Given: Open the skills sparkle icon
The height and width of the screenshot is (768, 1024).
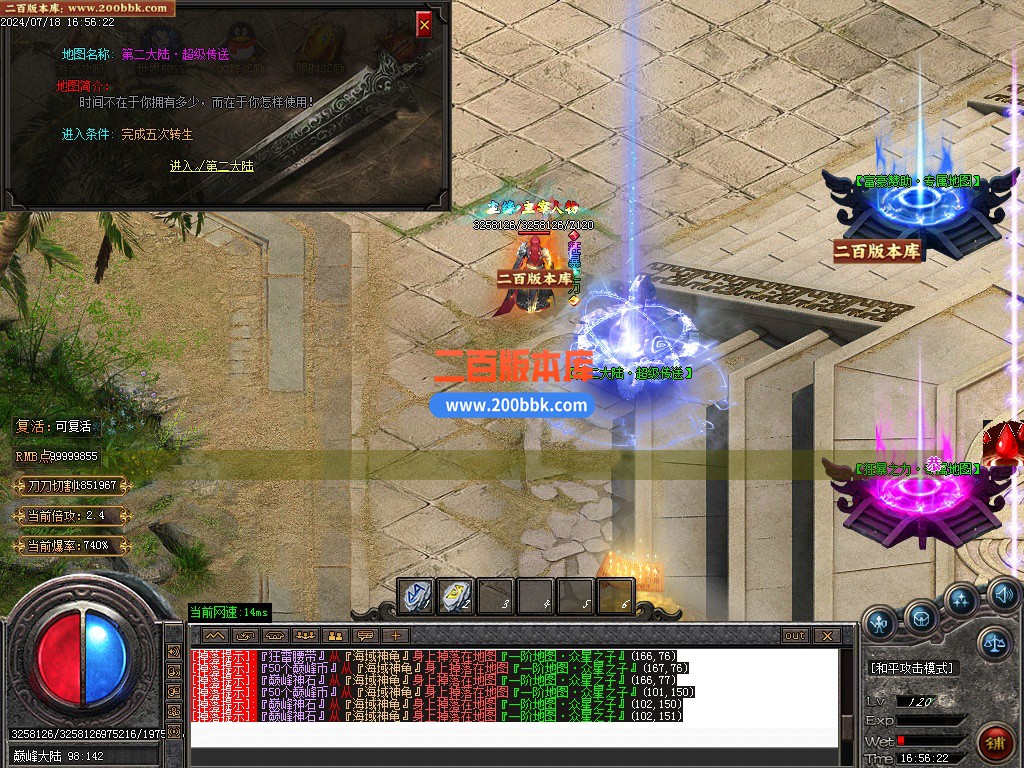Looking at the screenshot, I should pos(962,599).
